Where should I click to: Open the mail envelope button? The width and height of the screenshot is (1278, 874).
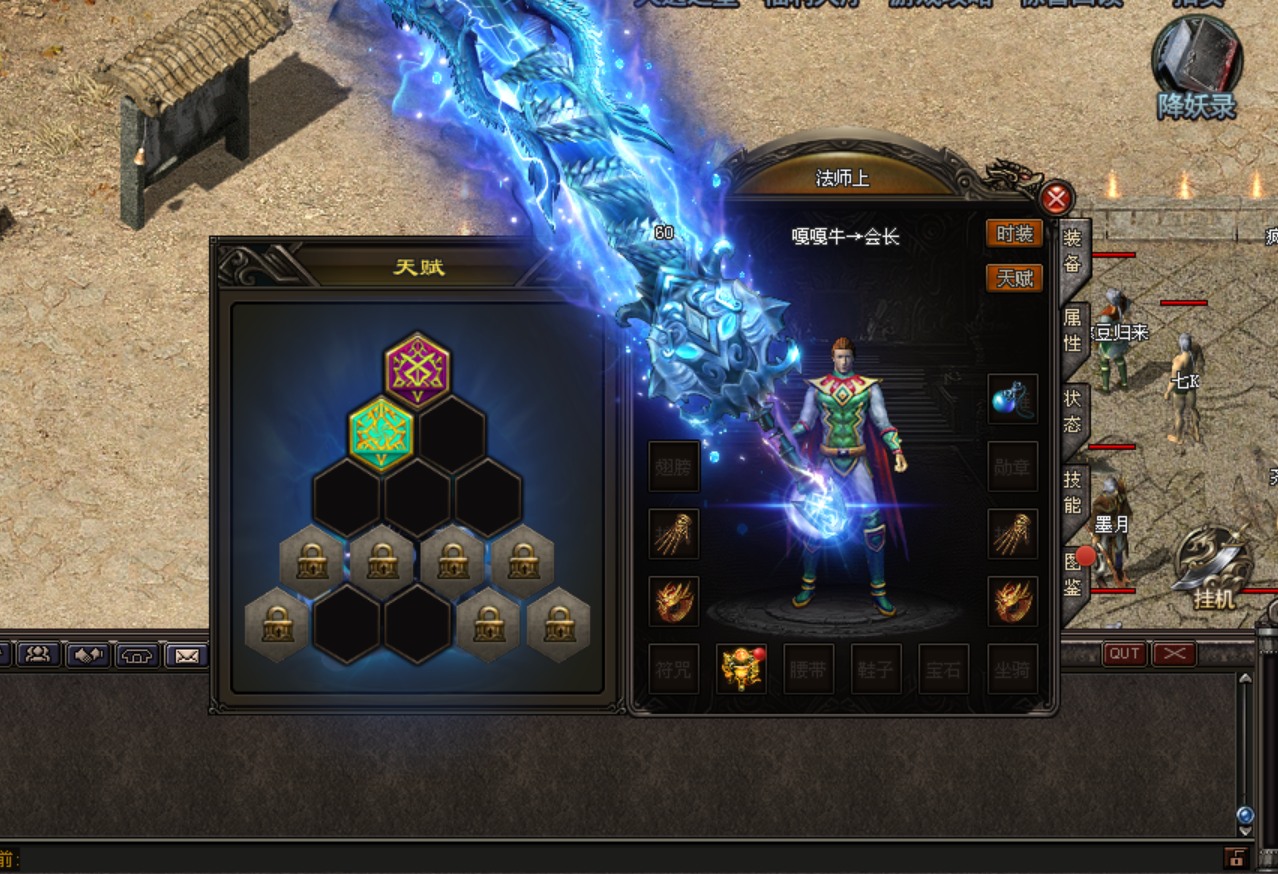point(186,656)
